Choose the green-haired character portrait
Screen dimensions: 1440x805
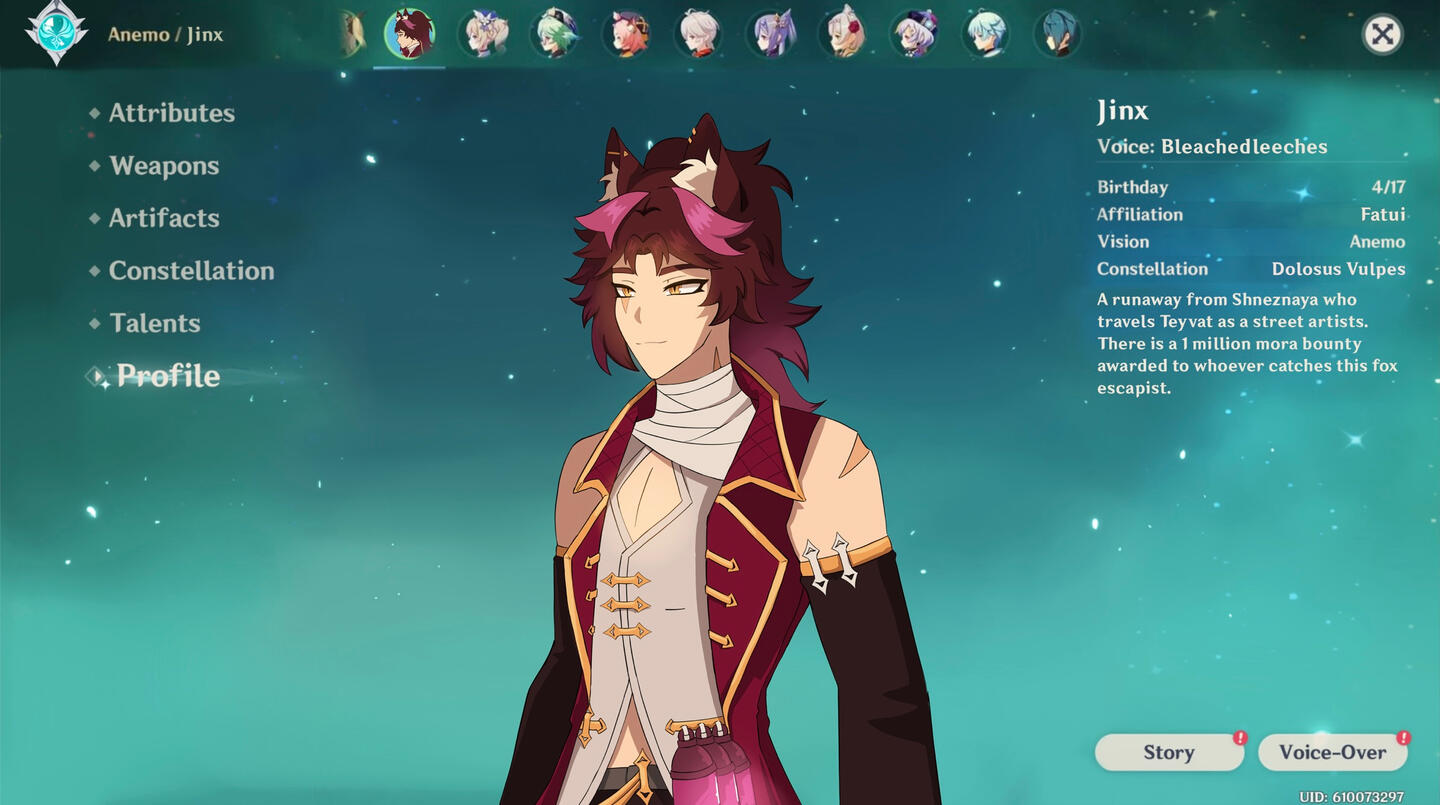tap(555, 34)
